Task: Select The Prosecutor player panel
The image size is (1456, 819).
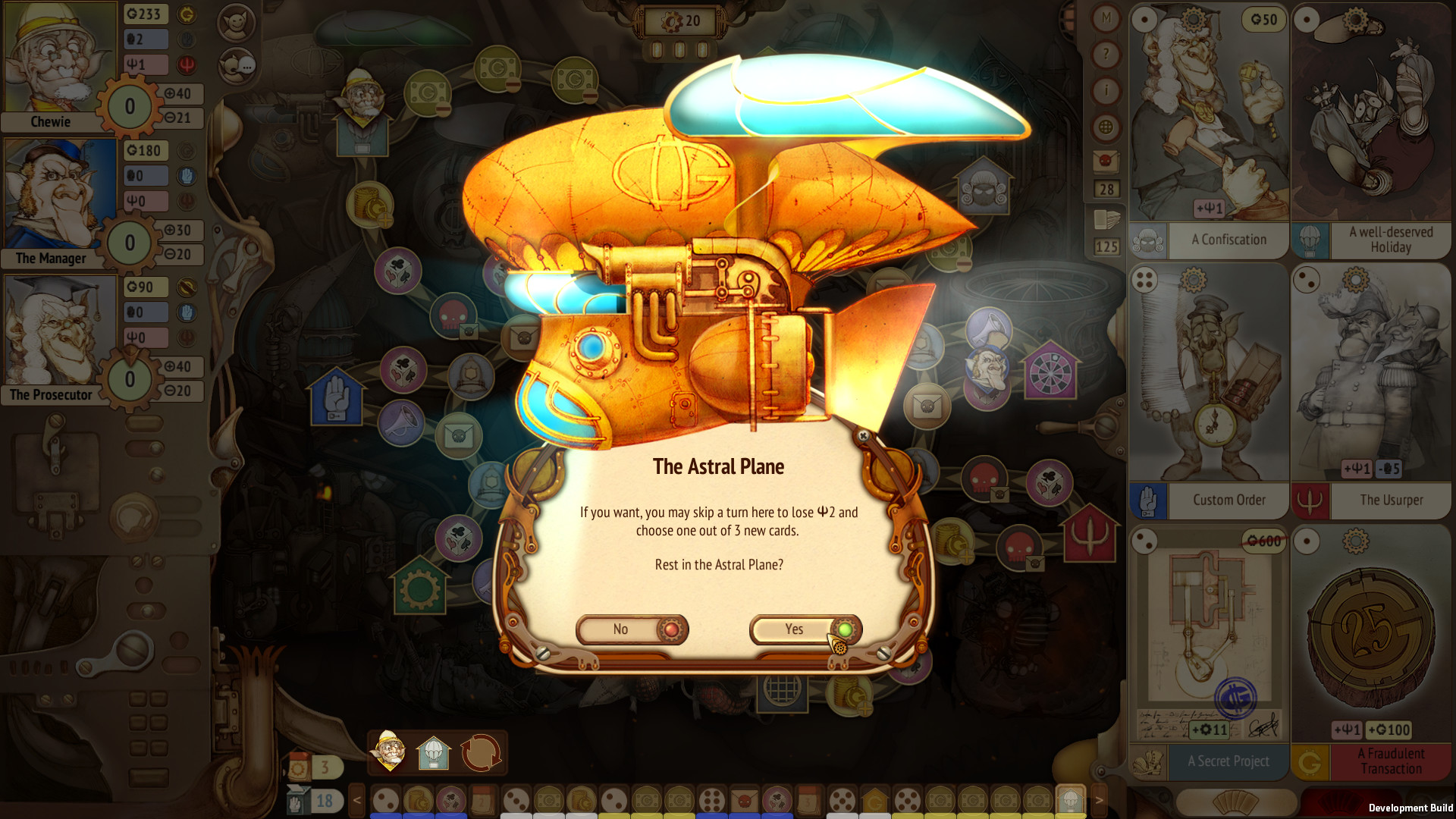Action: [59, 332]
